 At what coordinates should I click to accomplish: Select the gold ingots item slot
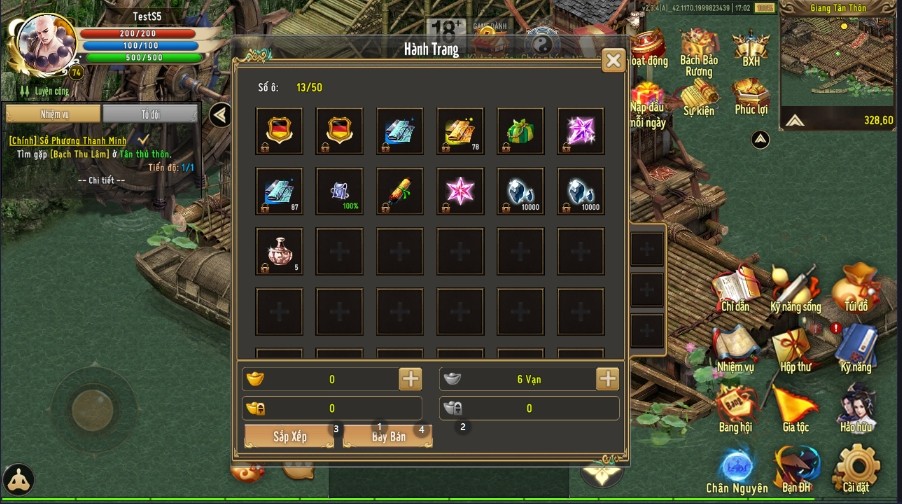[x=460, y=131]
